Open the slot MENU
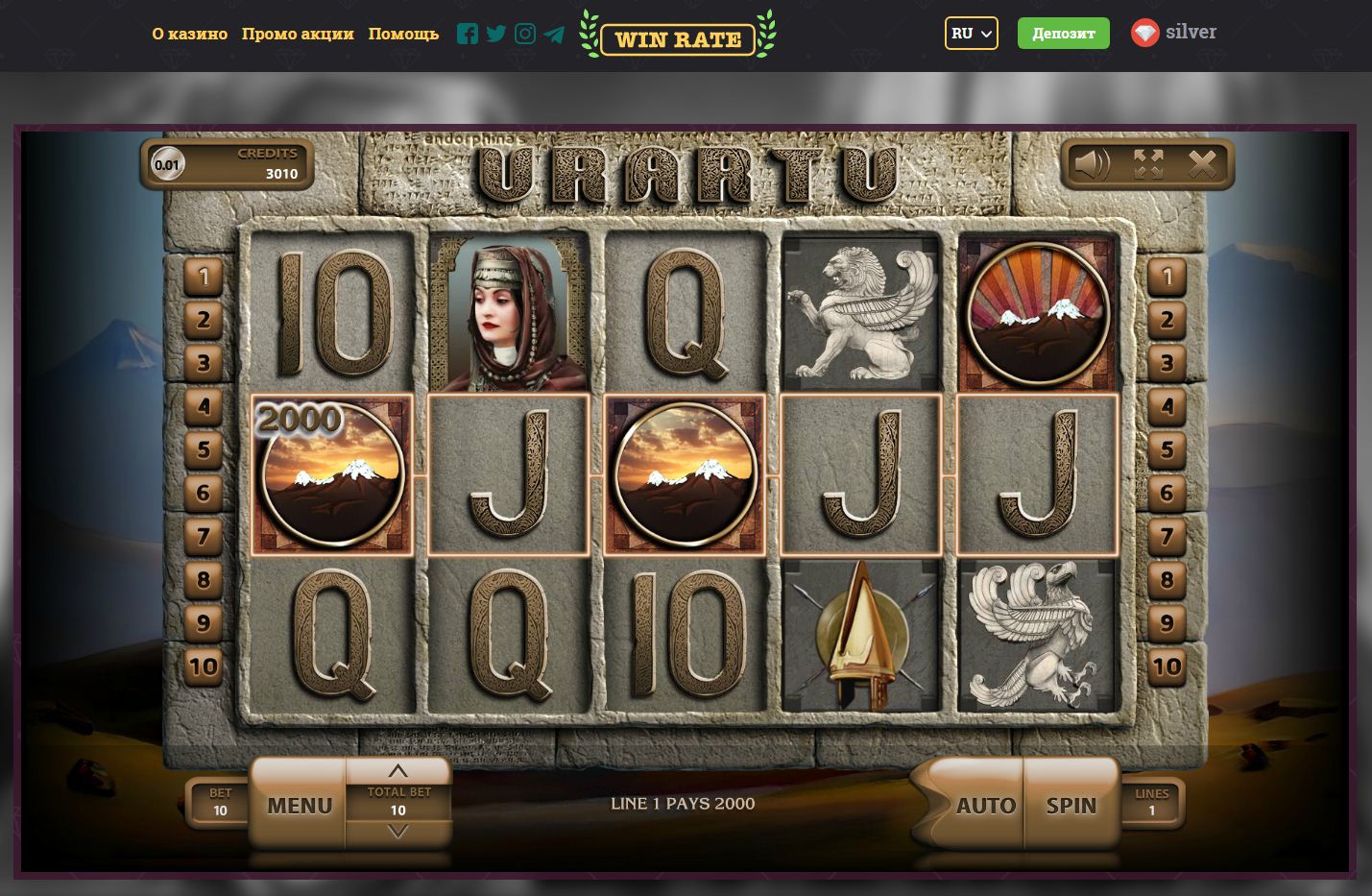This screenshot has height=896, width=1372. (x=299, y=805)
